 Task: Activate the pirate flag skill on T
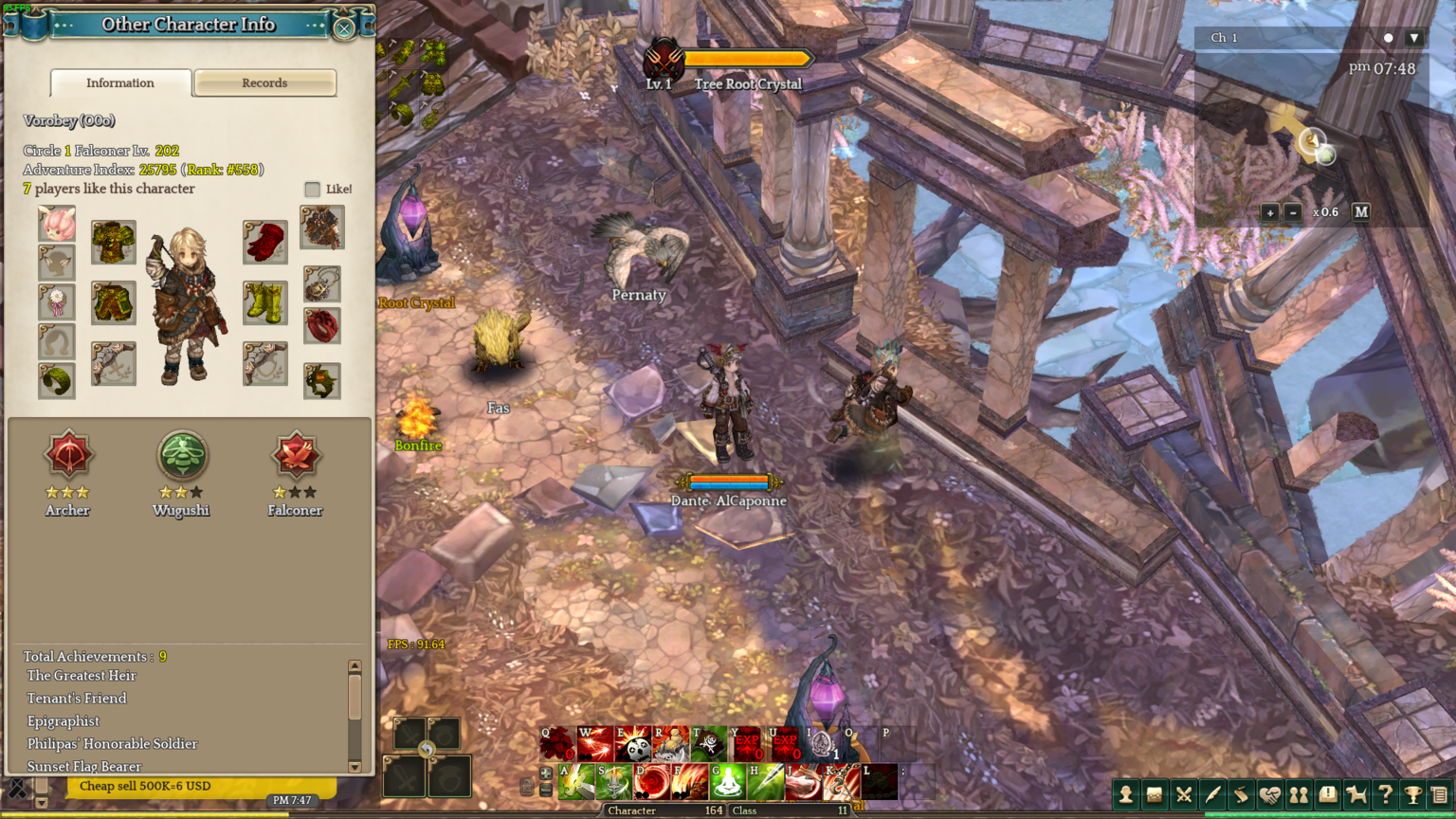pyautogui.click(x=709, y=745)
